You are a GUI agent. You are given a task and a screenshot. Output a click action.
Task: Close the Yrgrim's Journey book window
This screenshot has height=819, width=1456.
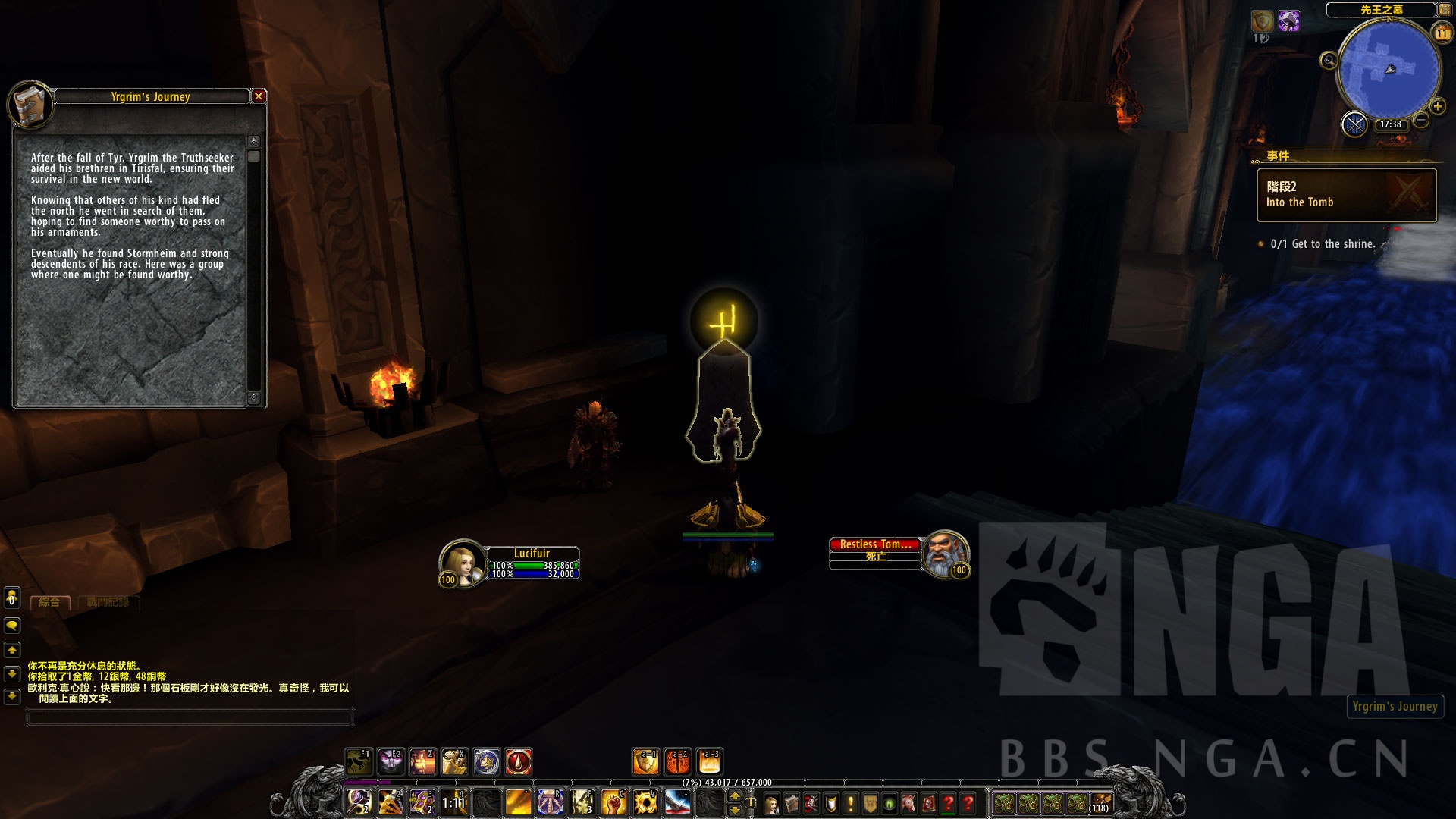(259, 96)
